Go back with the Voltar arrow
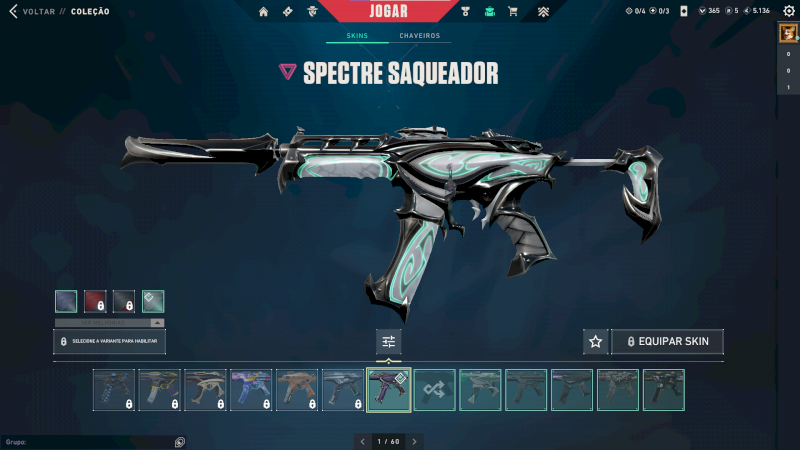Viewport: 800px width, 450px height. (x=13, y=11)
